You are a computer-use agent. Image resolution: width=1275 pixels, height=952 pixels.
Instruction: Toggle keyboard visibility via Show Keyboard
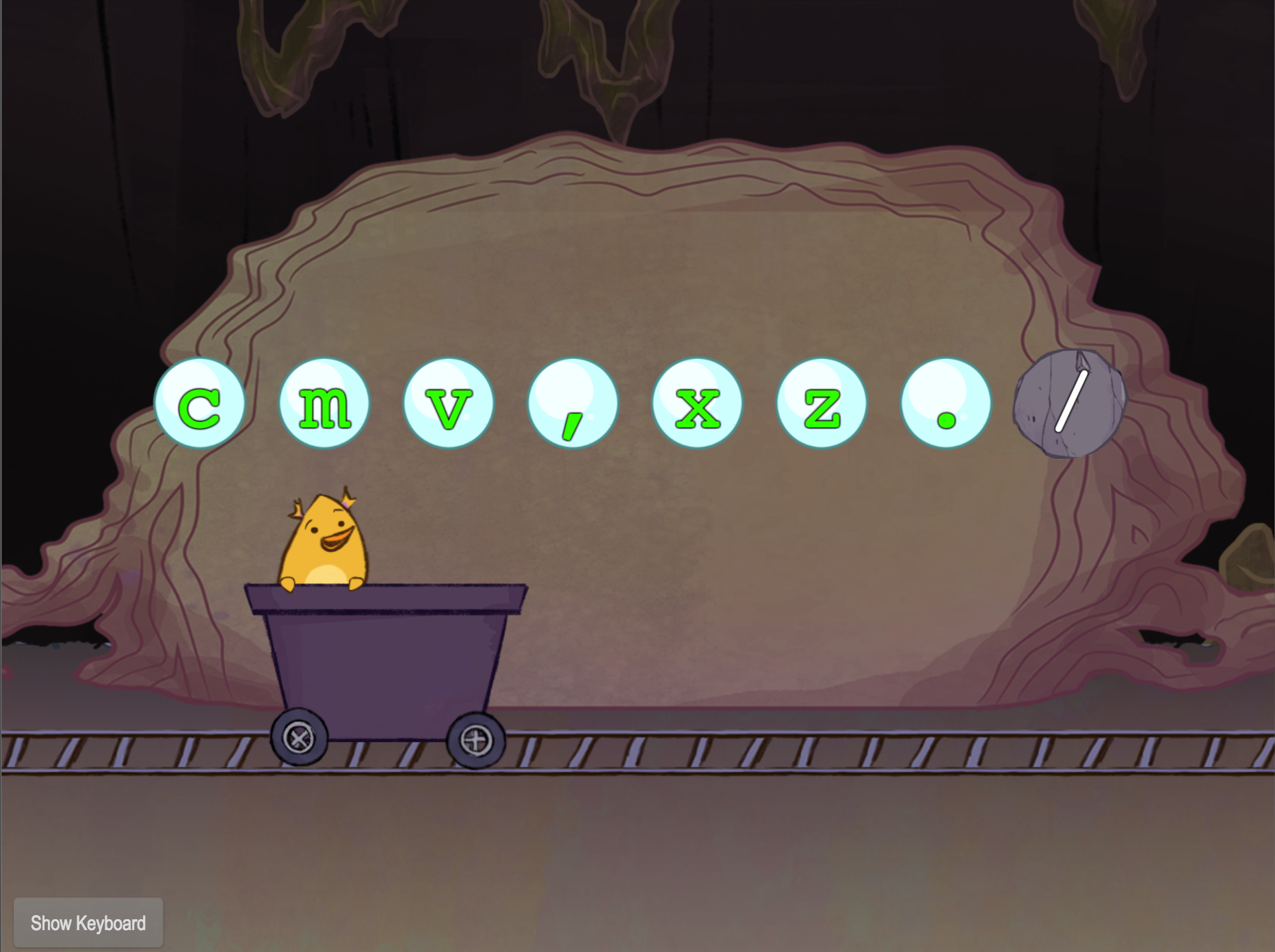click(88, 923)
